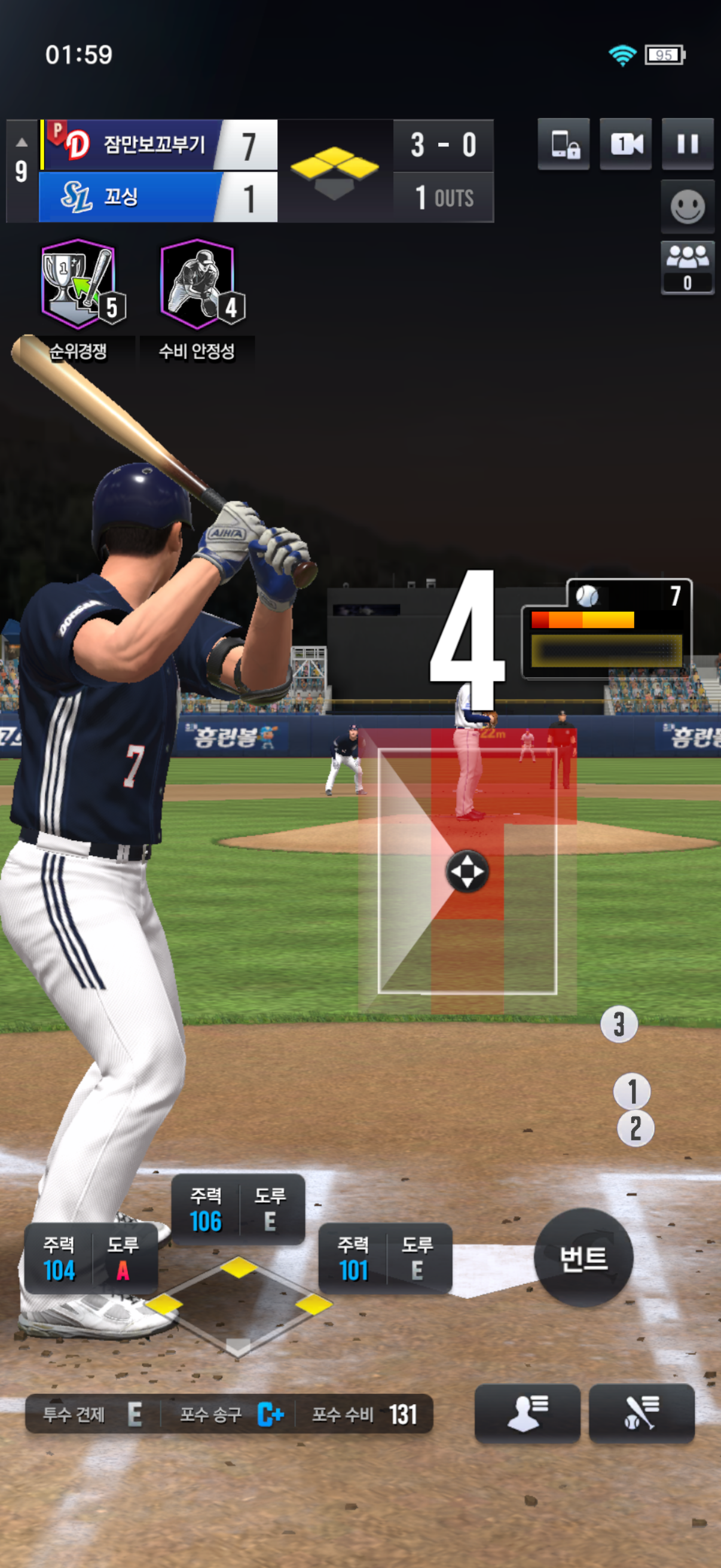Tap the pitch marker numbered 3
Viewport: 721px width, 1568px height.
coord(619,1024)
